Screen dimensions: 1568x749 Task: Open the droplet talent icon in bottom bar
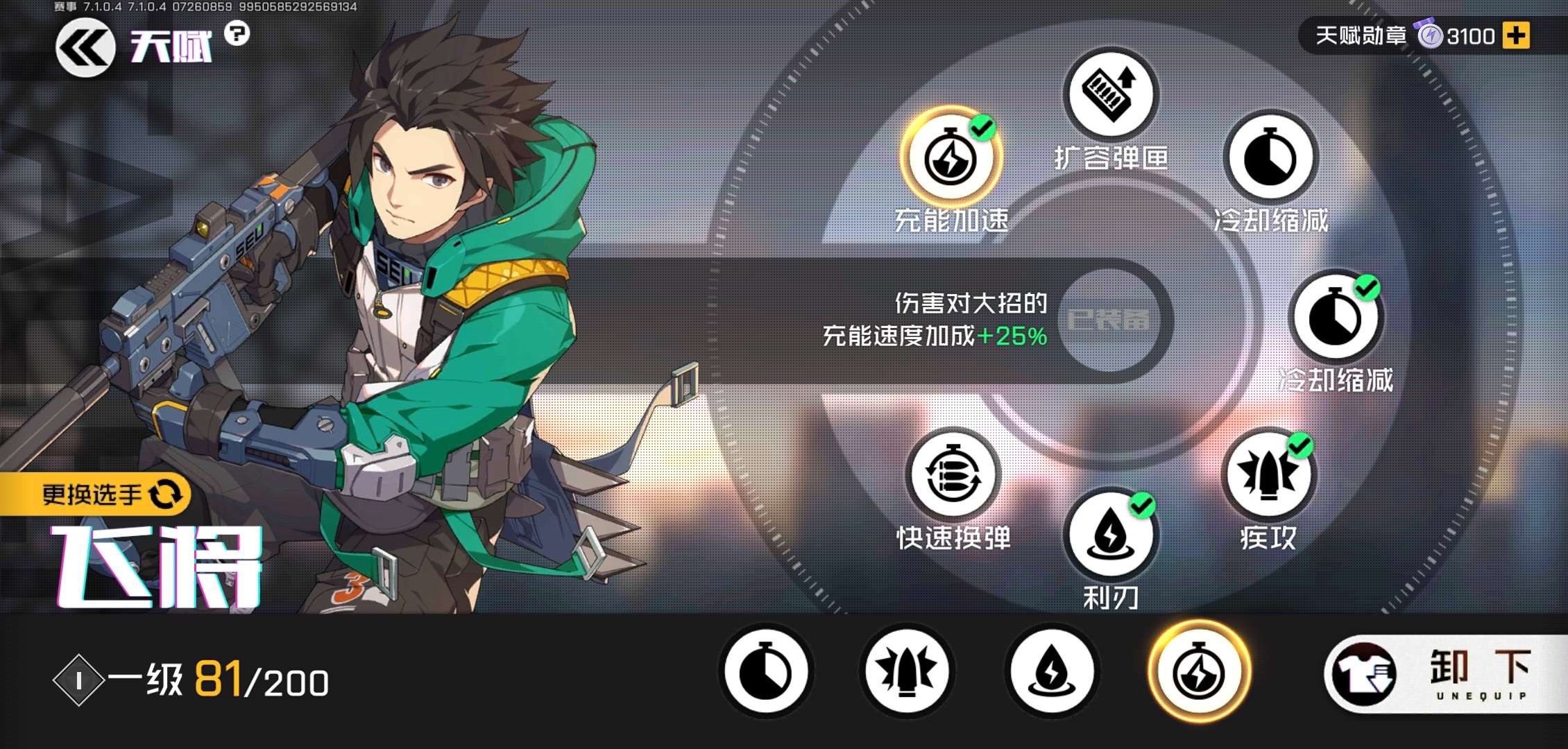(x=1052, y=671)
